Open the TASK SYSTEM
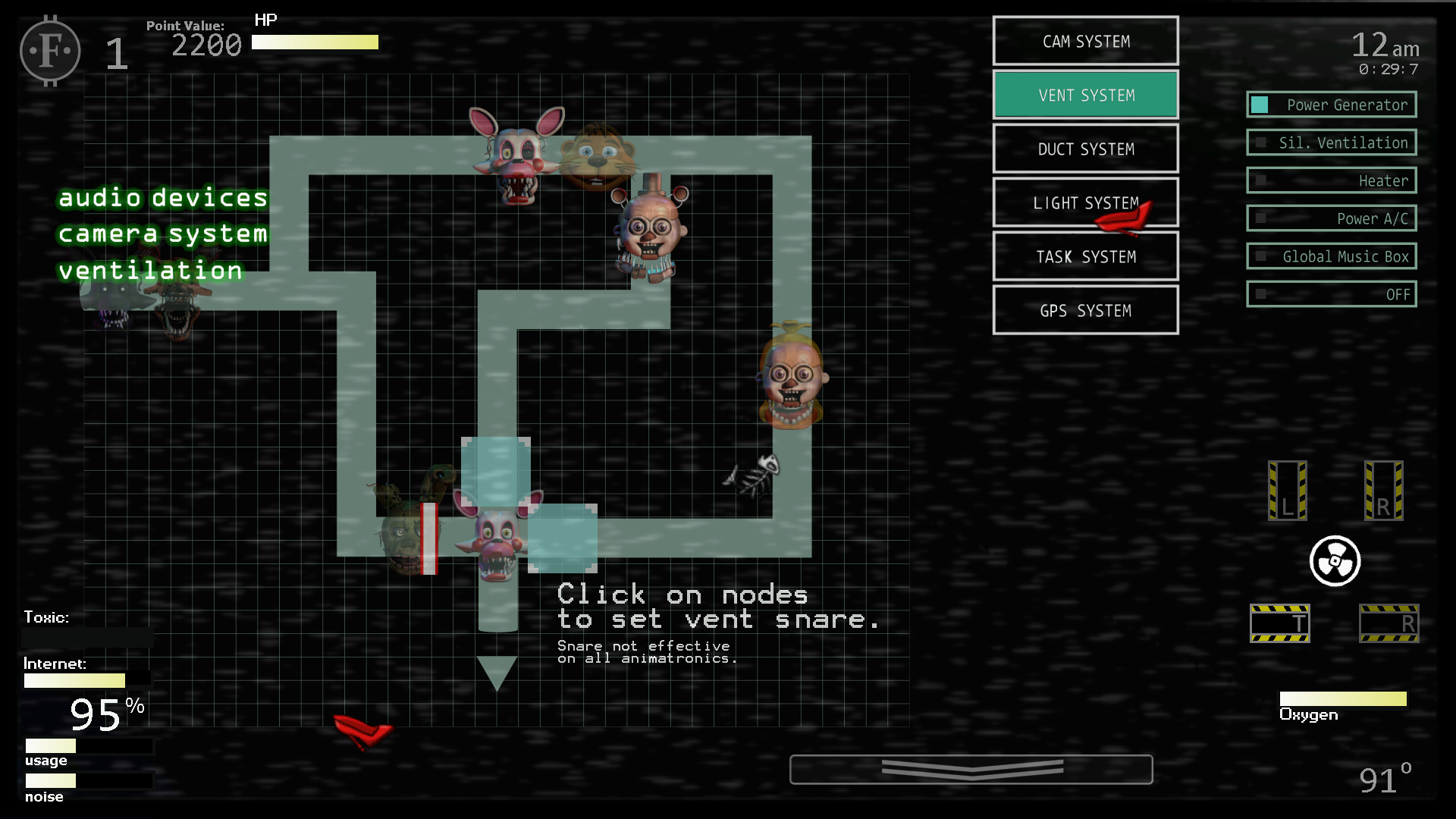1456x819 pixels. (x=1085, y=256)
